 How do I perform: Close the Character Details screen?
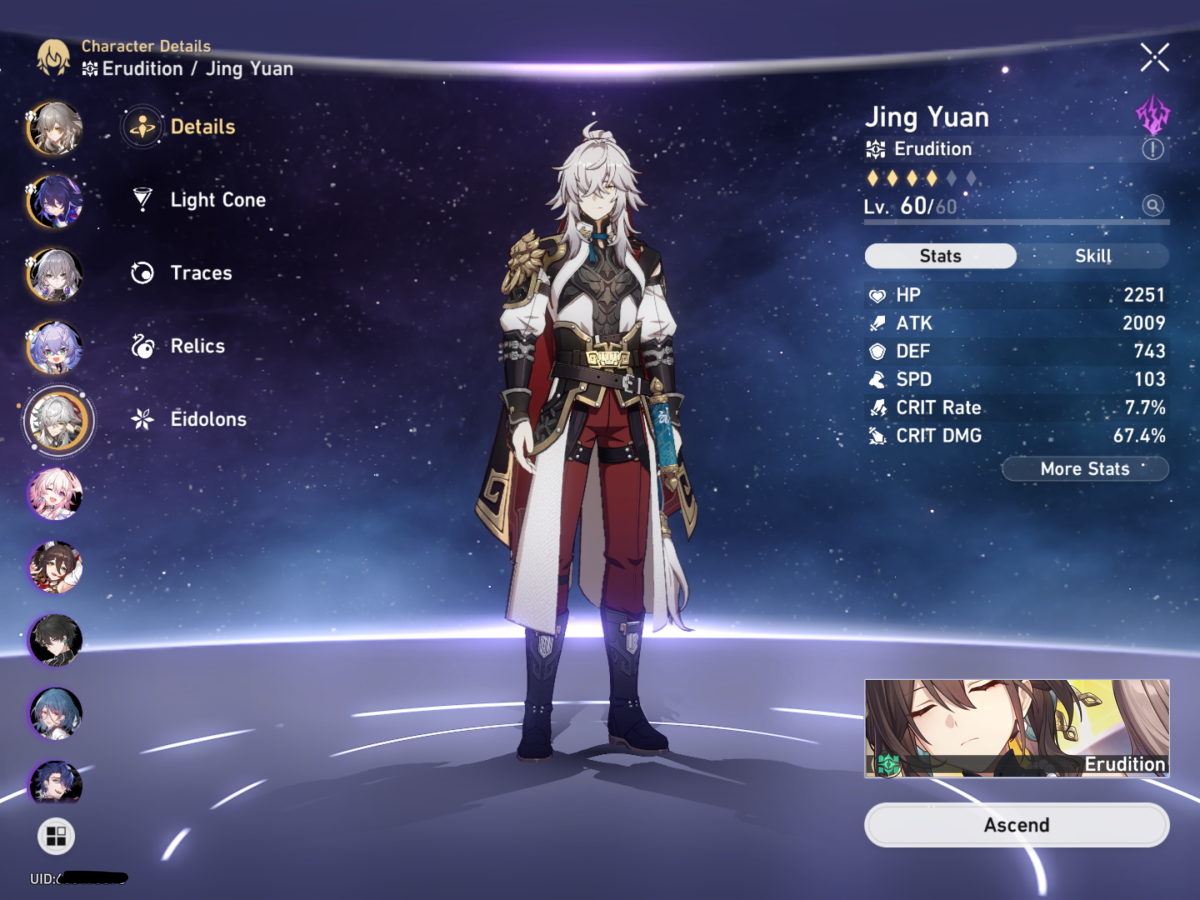1154,58
